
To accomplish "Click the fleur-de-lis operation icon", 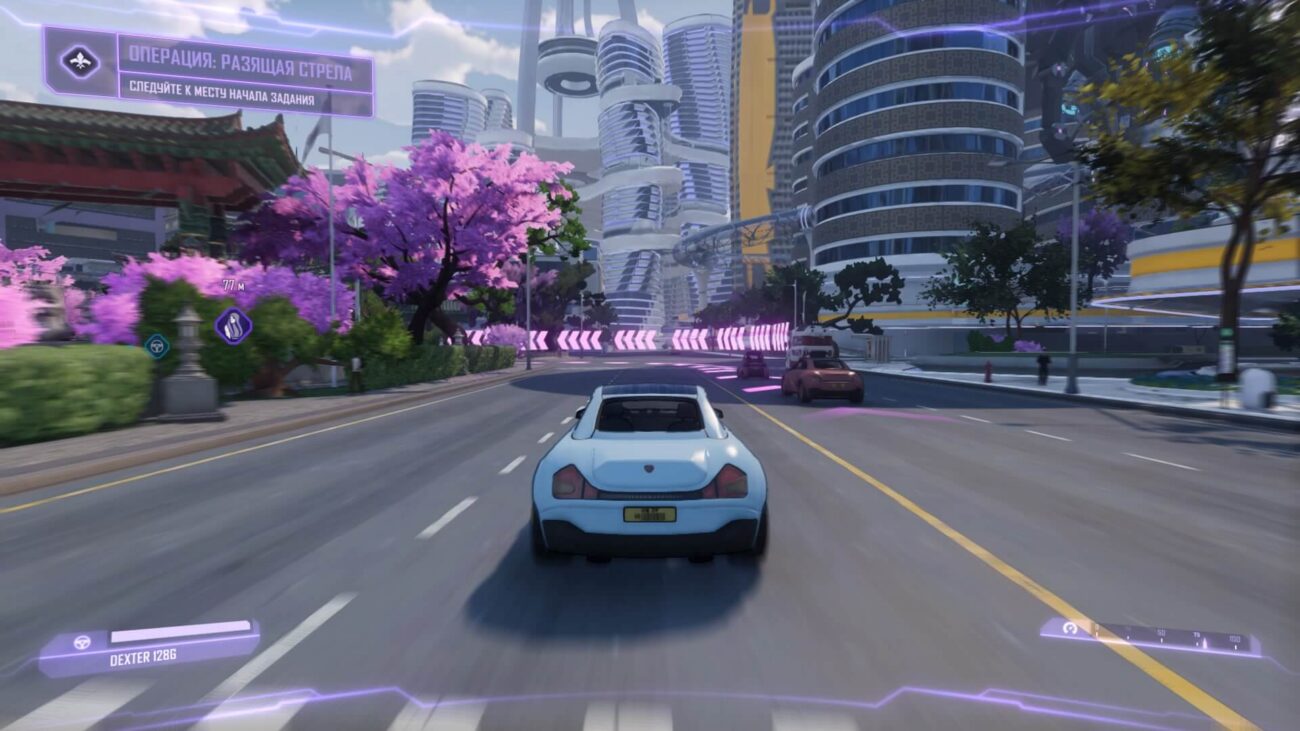I will [x=80, y=62].
